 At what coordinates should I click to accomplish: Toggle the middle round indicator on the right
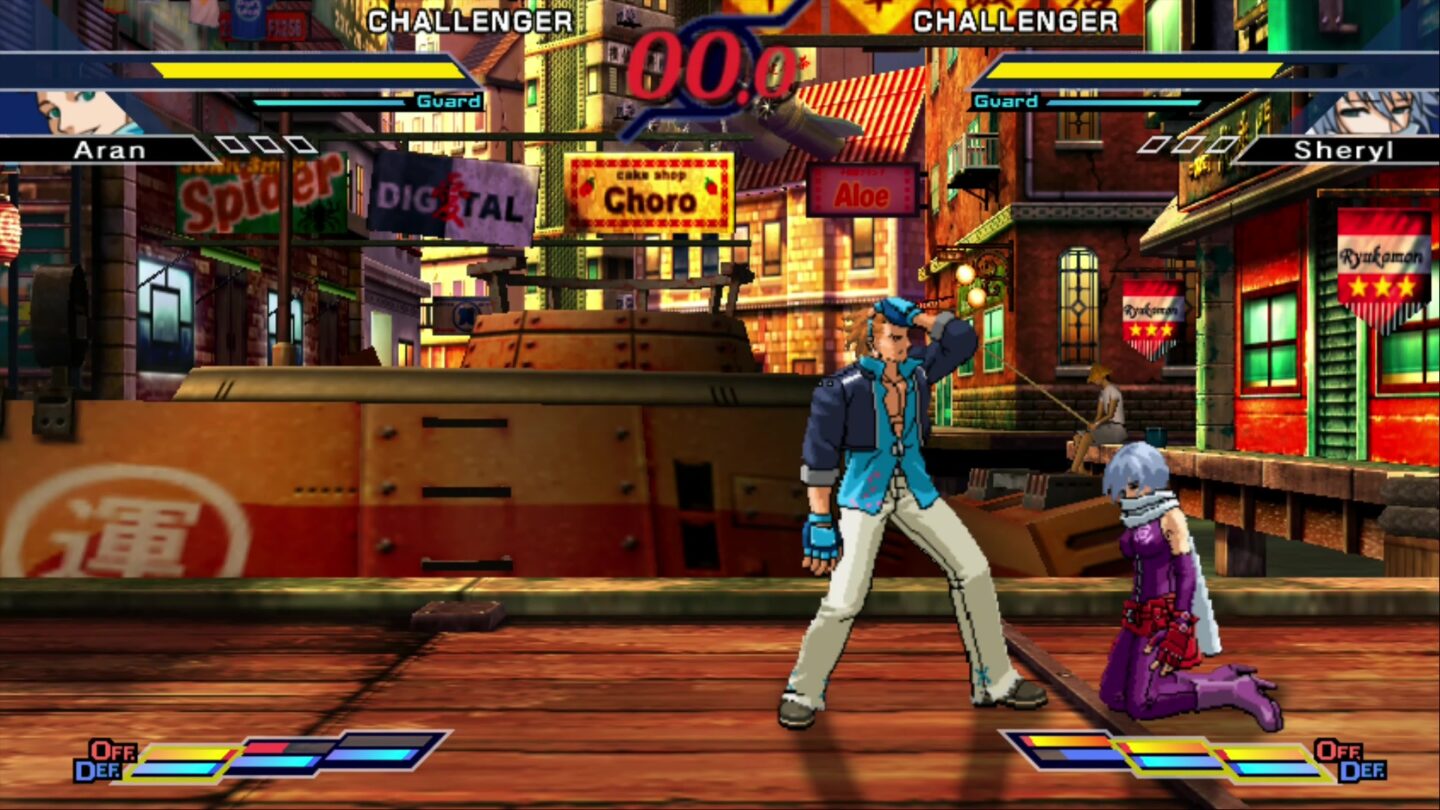pos(1185,145)
